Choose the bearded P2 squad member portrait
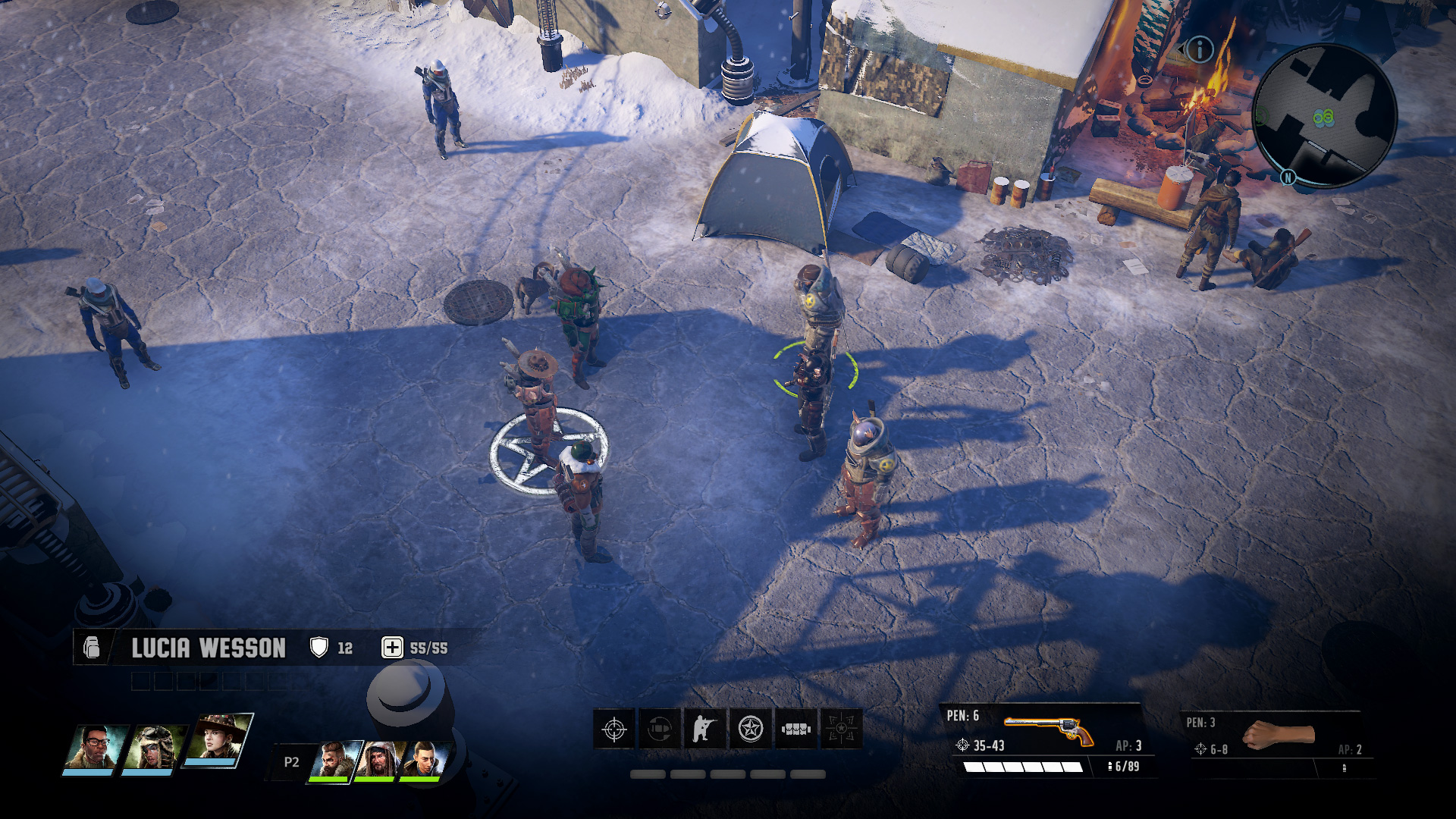This screenshot has height=819, width=1456. tap(335, 760)
